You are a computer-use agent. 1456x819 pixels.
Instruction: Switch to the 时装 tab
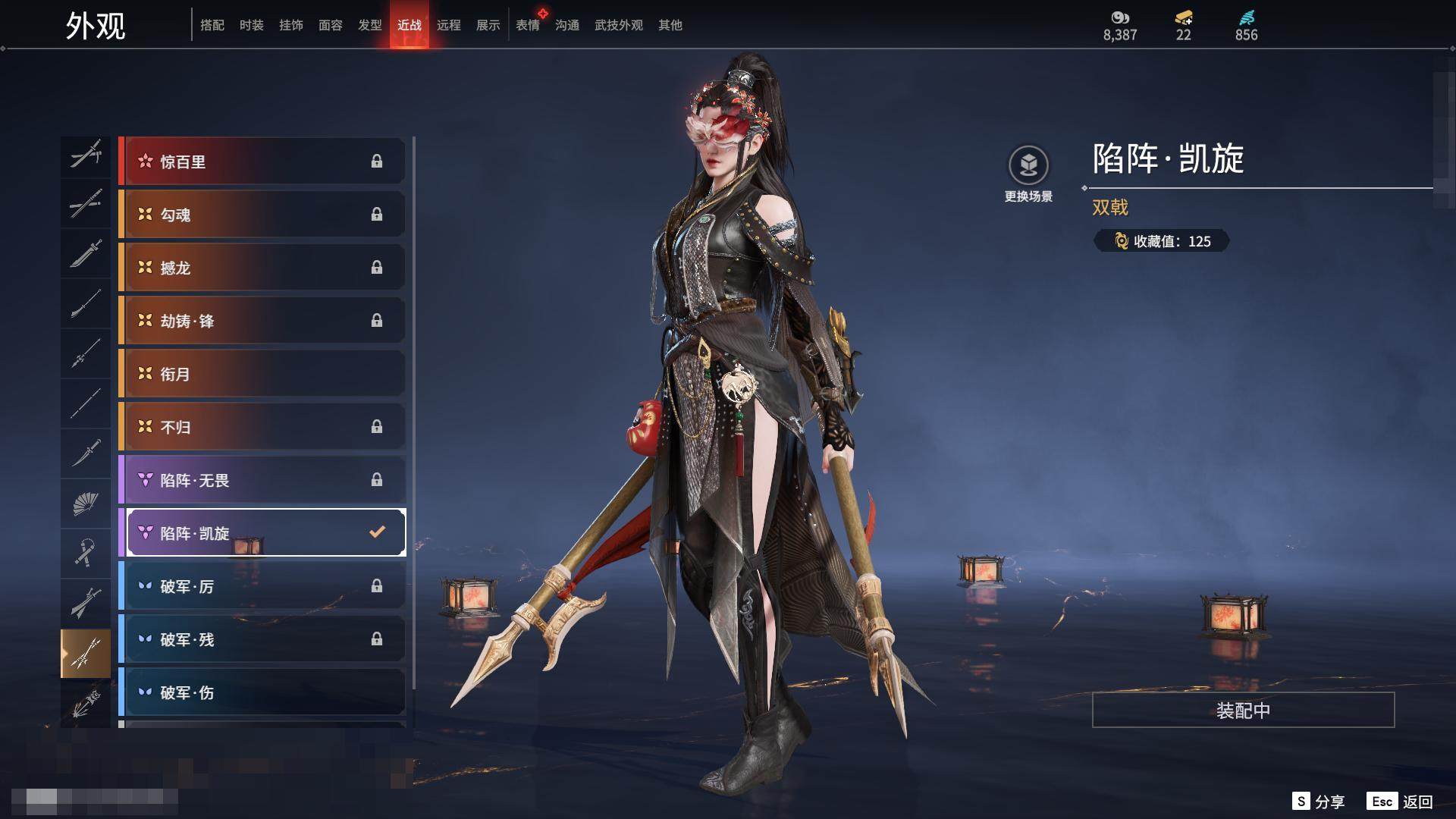251,25
